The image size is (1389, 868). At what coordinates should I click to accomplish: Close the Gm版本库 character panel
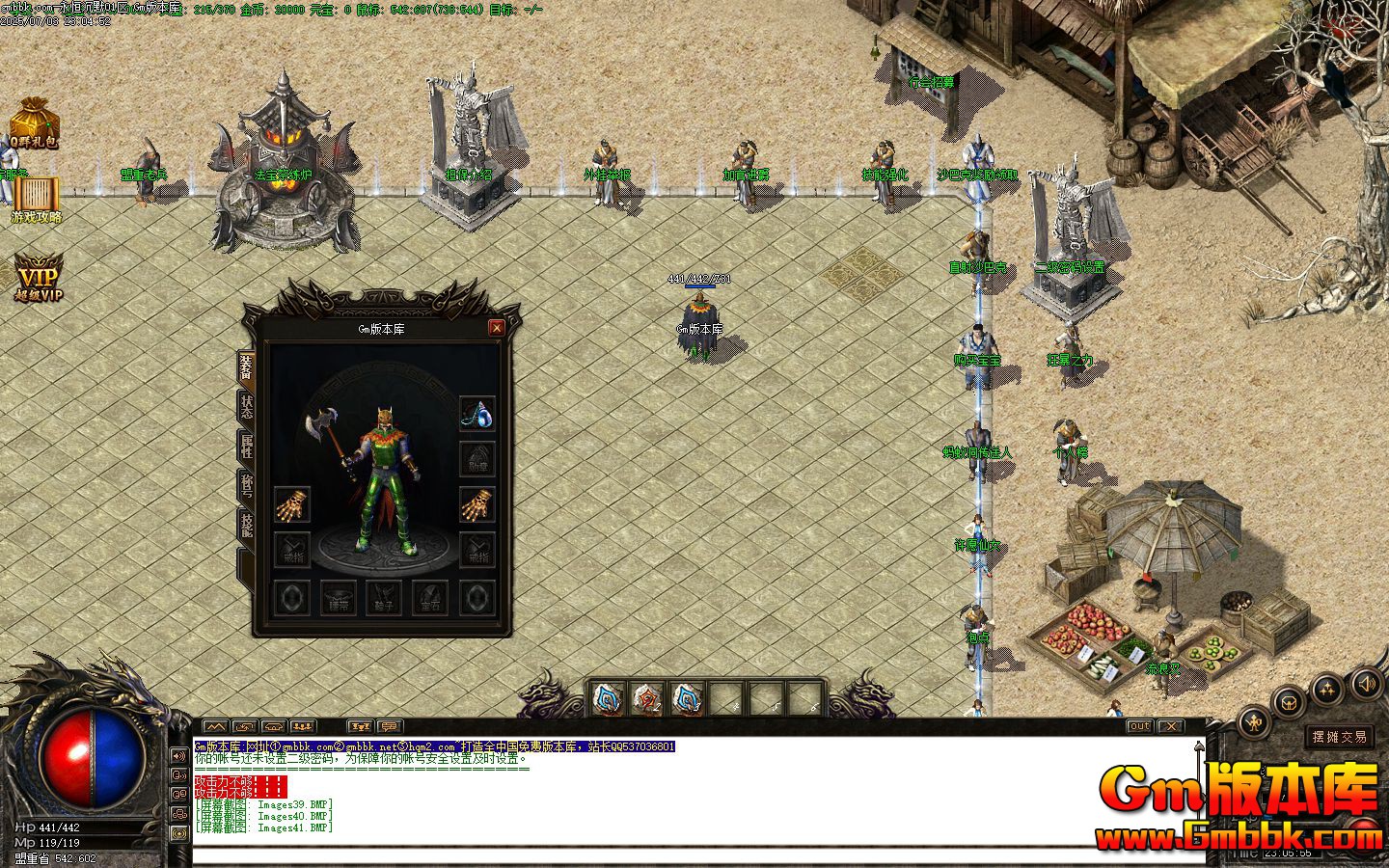pos(497,328)
